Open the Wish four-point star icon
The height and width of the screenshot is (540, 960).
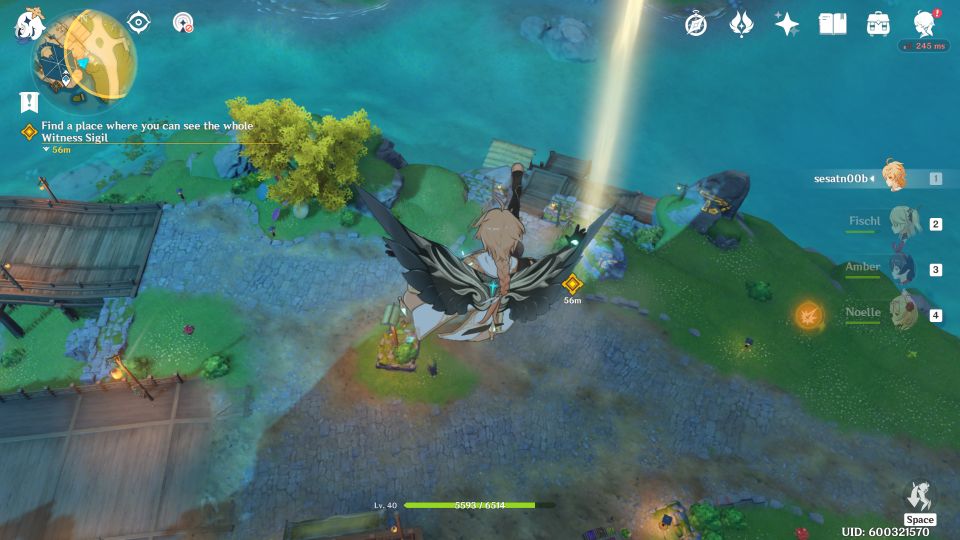[x=787, y=24]
